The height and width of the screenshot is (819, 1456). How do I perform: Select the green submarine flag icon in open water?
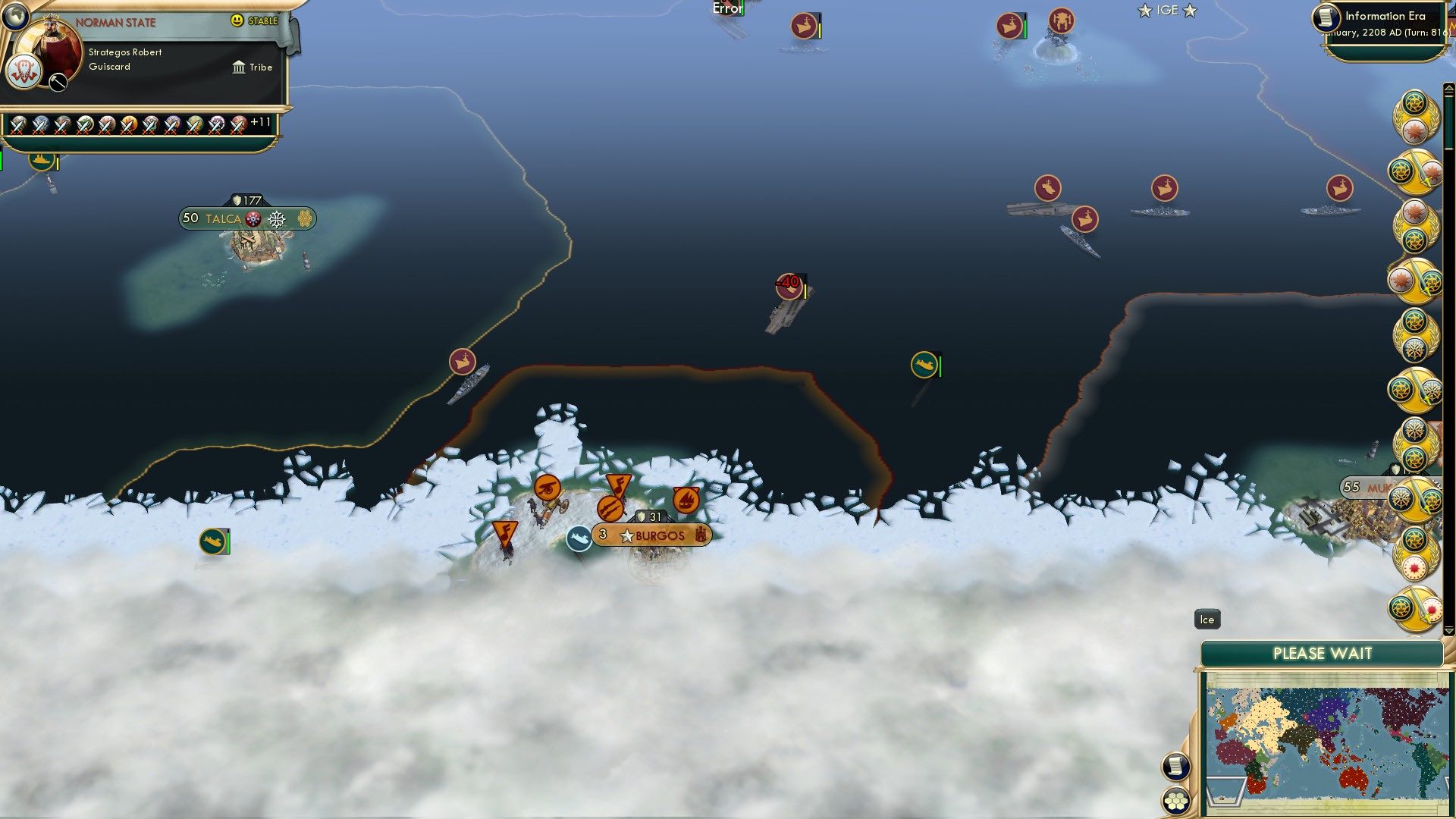[925, 364]
